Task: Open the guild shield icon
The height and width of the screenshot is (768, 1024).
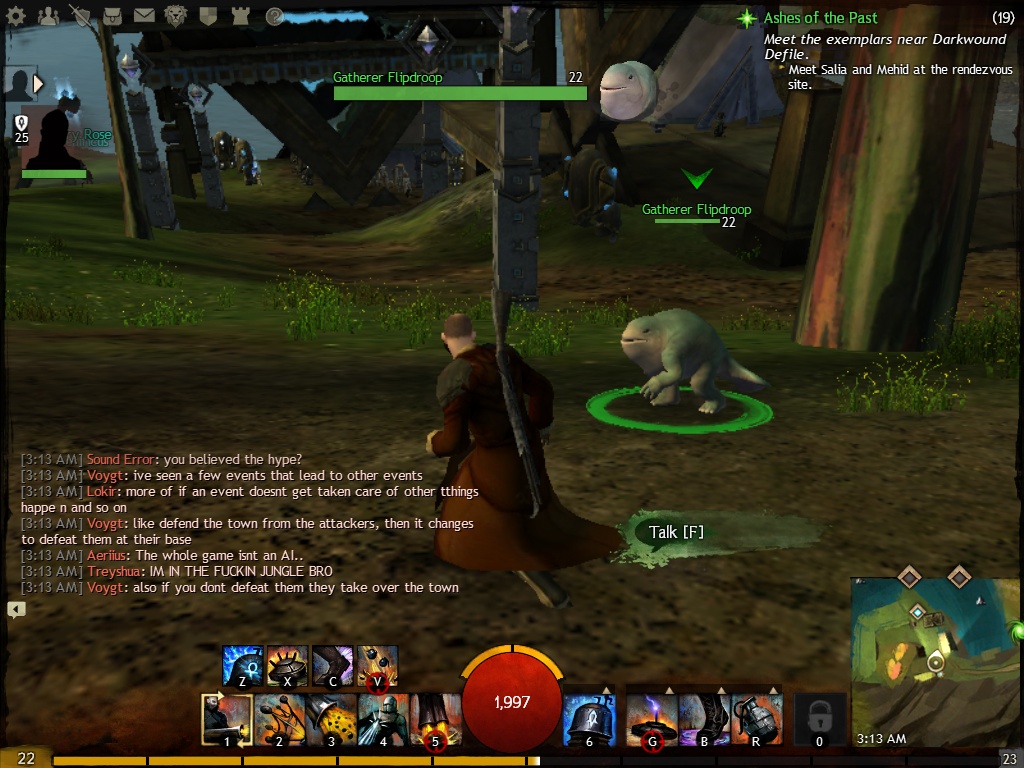Action: [x=208, y=16]
